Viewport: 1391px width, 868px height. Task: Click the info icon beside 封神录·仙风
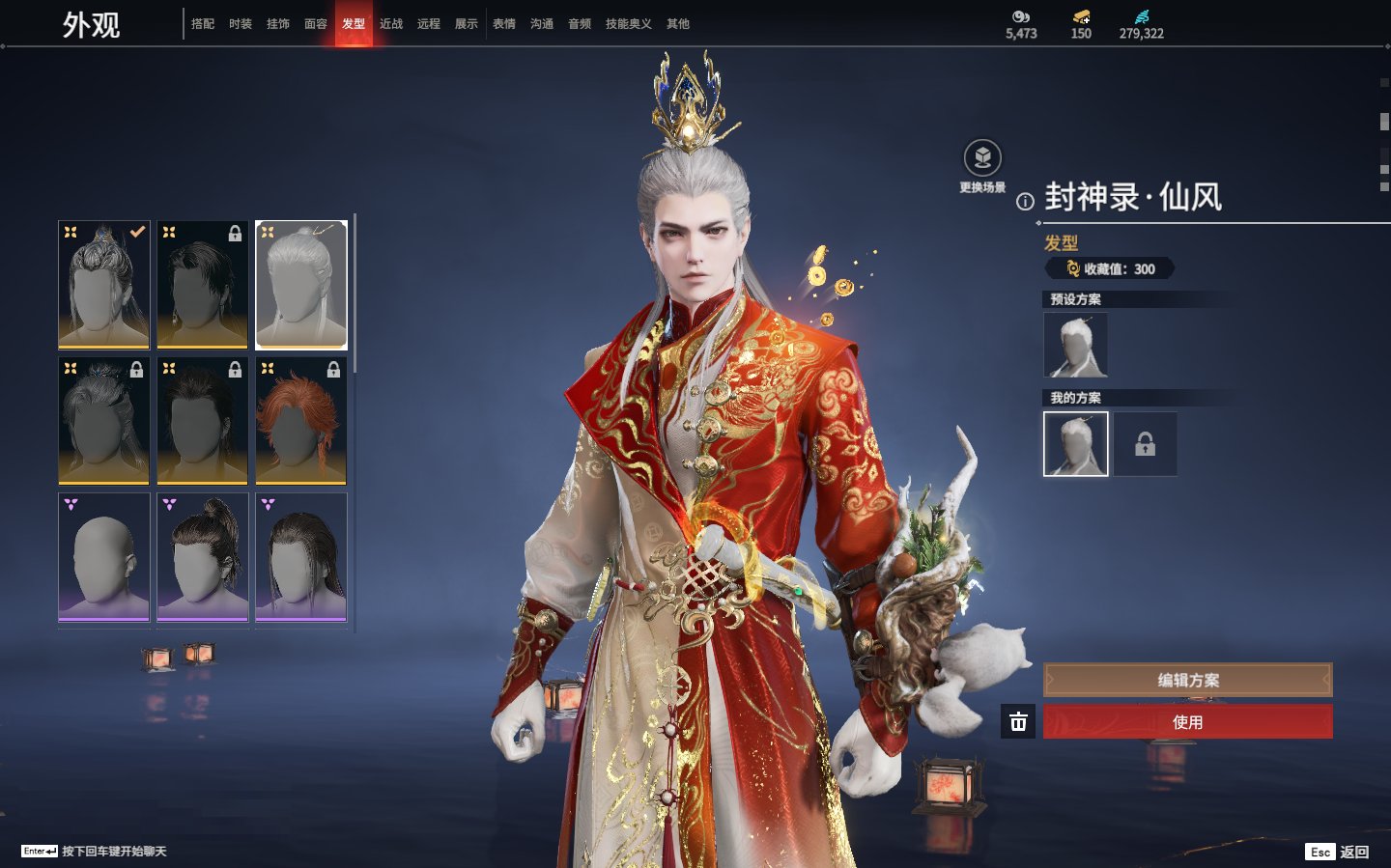(1025, 202)
